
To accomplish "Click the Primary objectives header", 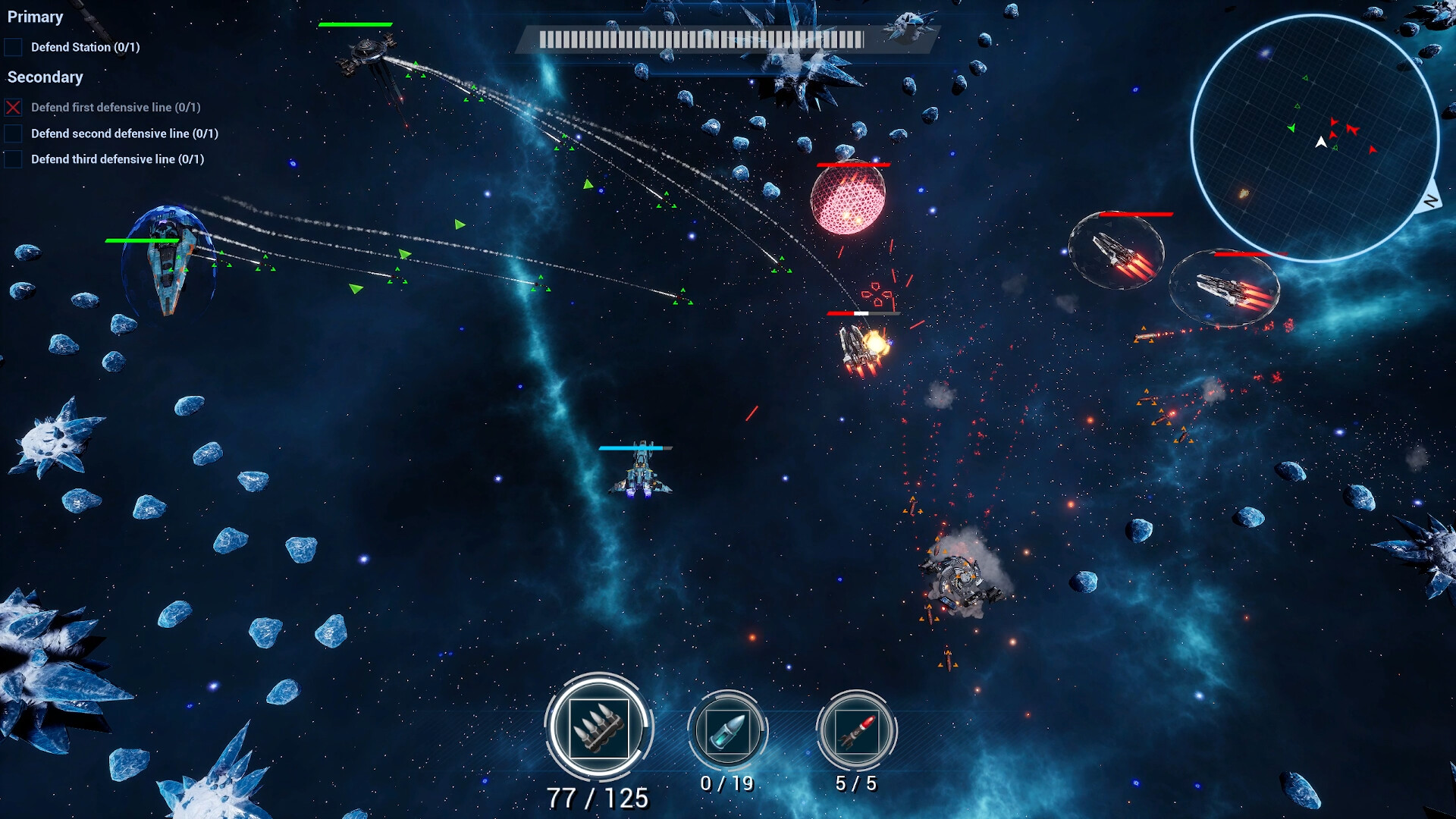I will point(36,17).
